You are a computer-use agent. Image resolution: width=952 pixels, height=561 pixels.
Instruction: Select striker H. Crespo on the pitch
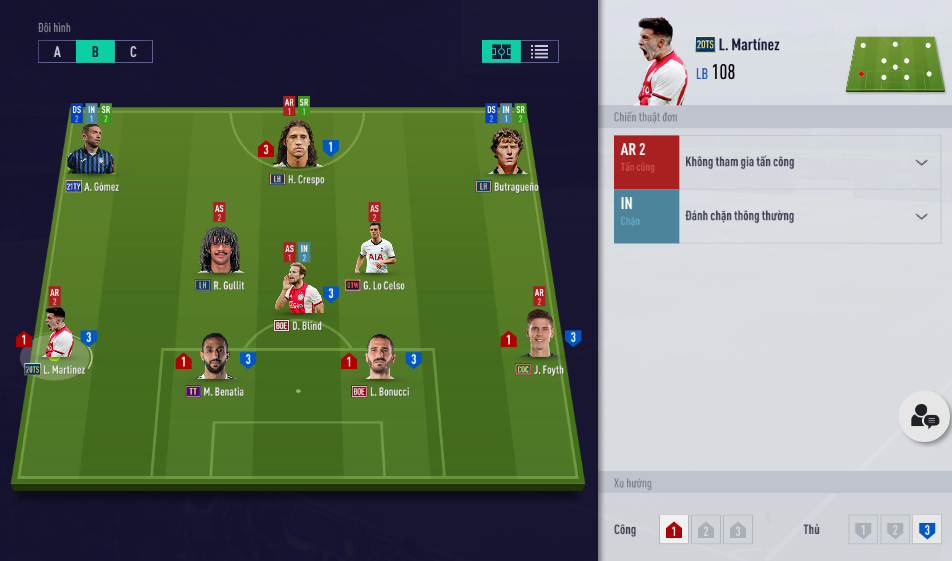(298, 148)
